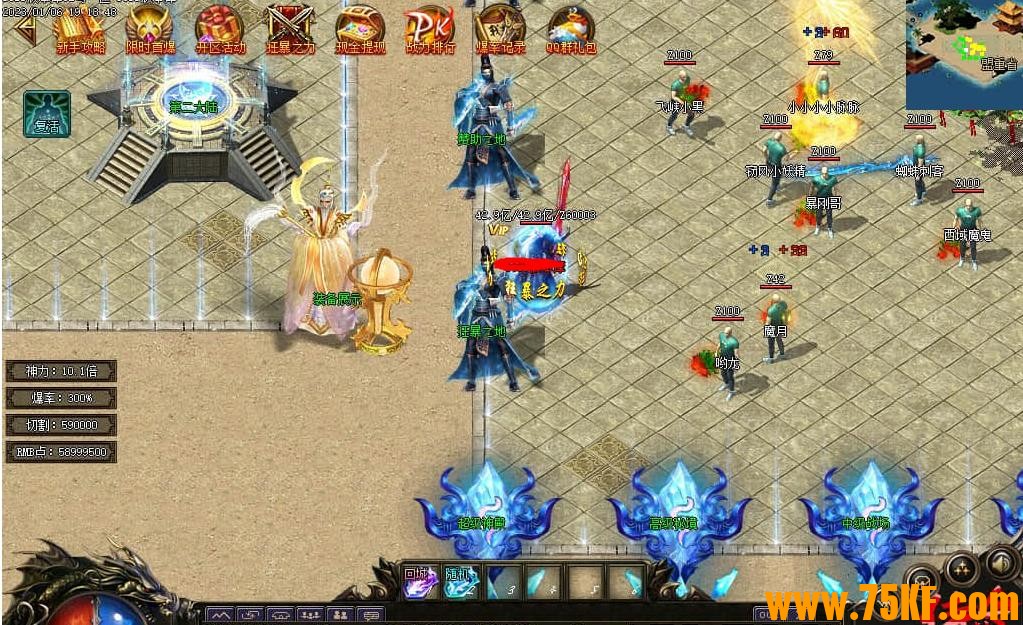1023x625 pixels.
Task: Select the 狂暴之力 crossed swords icon
Action: [x=290, y=30]
